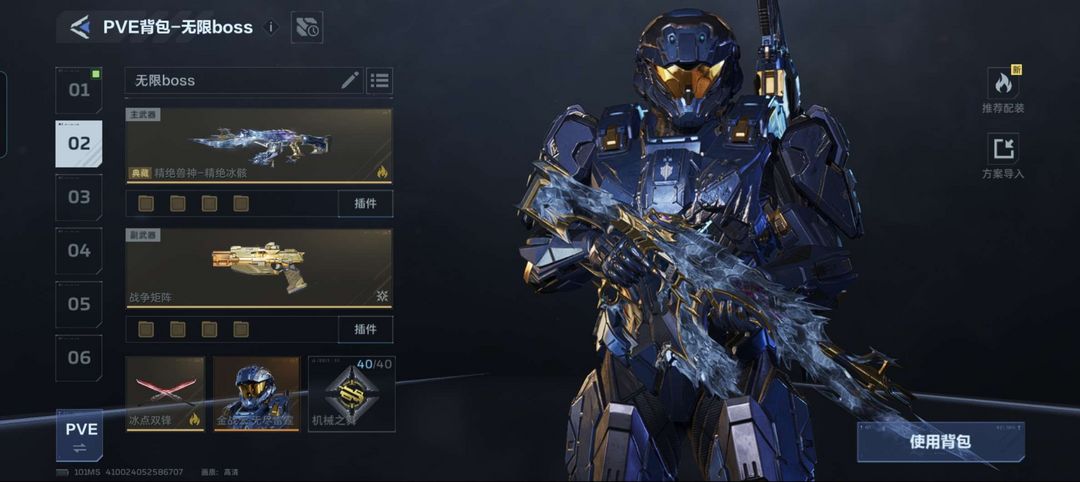Select loadout slot 02
The width and height of the screenshot is (1080, 482).
tap(79, 143)
